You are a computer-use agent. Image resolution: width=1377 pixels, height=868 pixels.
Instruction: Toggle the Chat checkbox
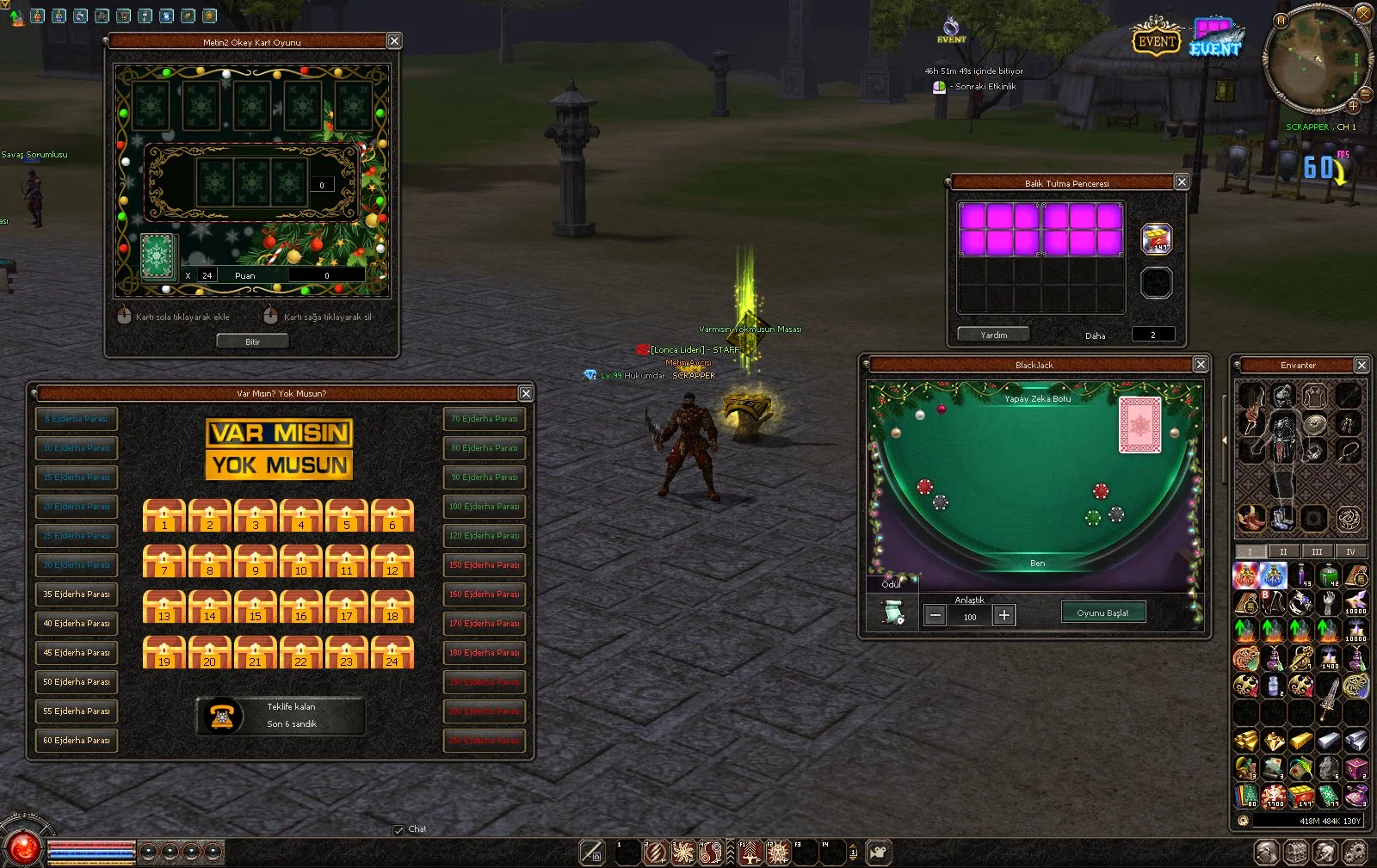coord(398,830)
